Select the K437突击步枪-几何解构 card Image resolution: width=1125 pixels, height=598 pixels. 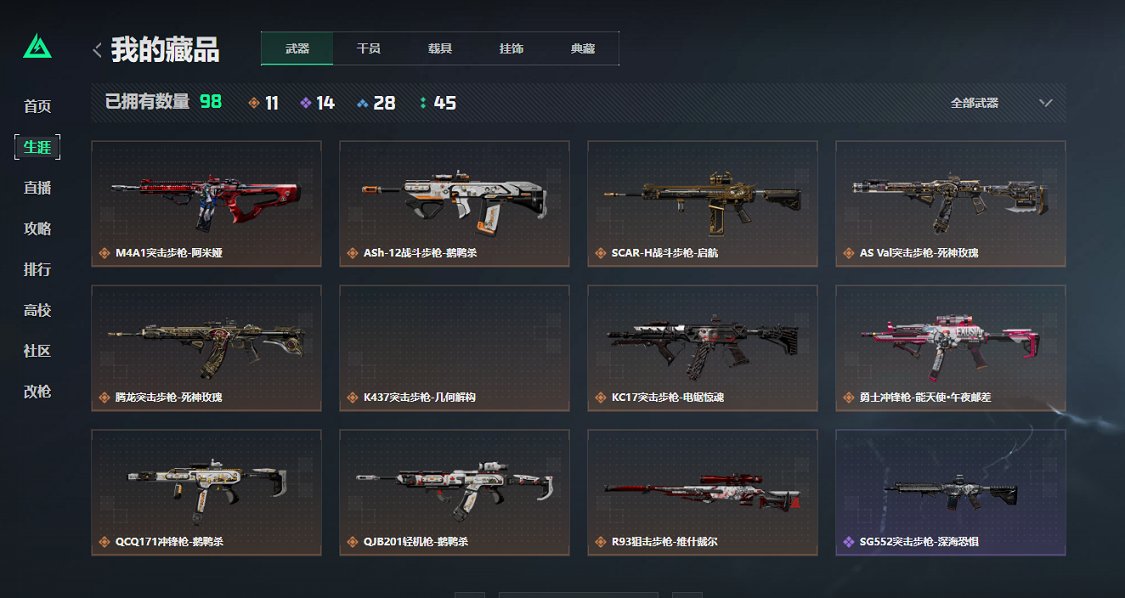[454, 348]
